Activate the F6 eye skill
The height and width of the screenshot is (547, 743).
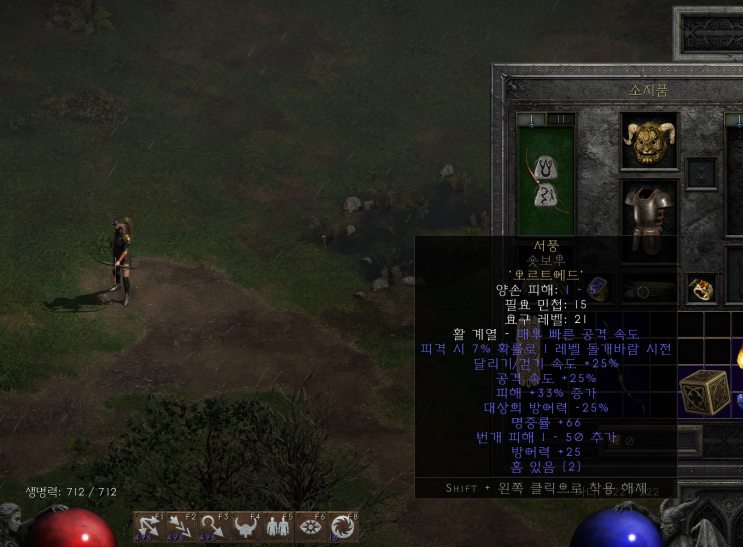coord(309,526)
